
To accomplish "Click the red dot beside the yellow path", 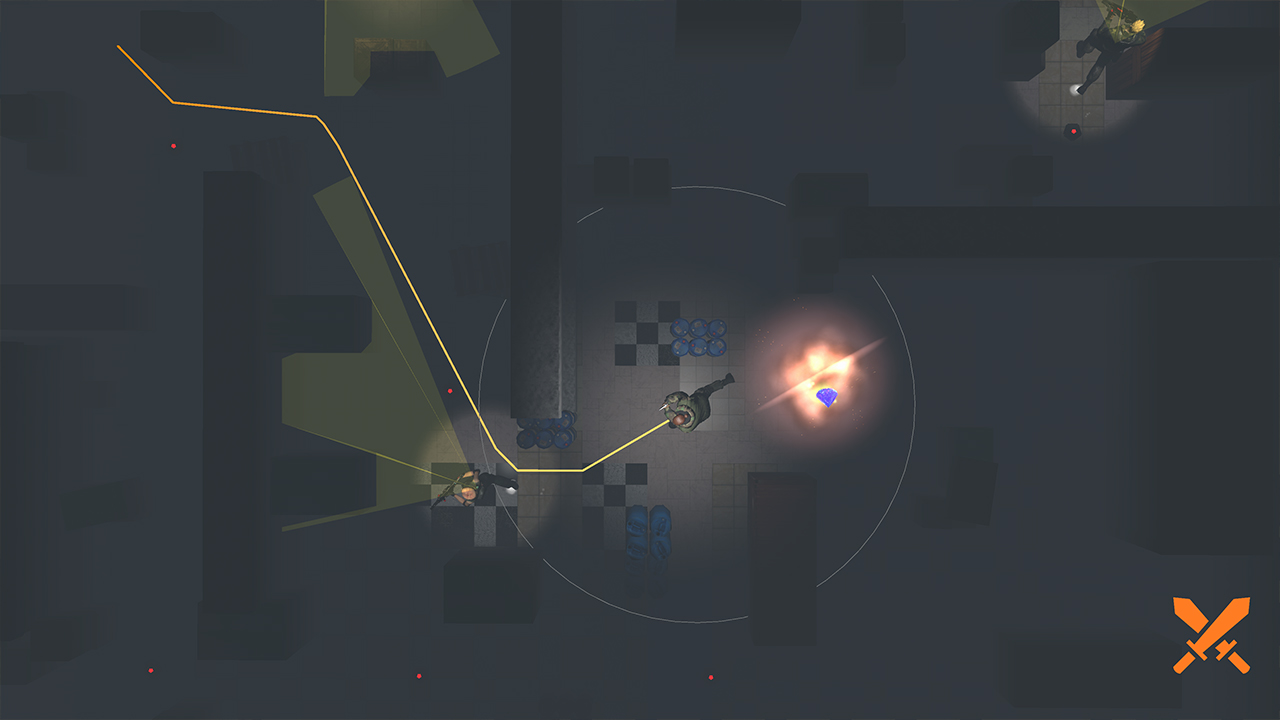I will pos(451,390).
